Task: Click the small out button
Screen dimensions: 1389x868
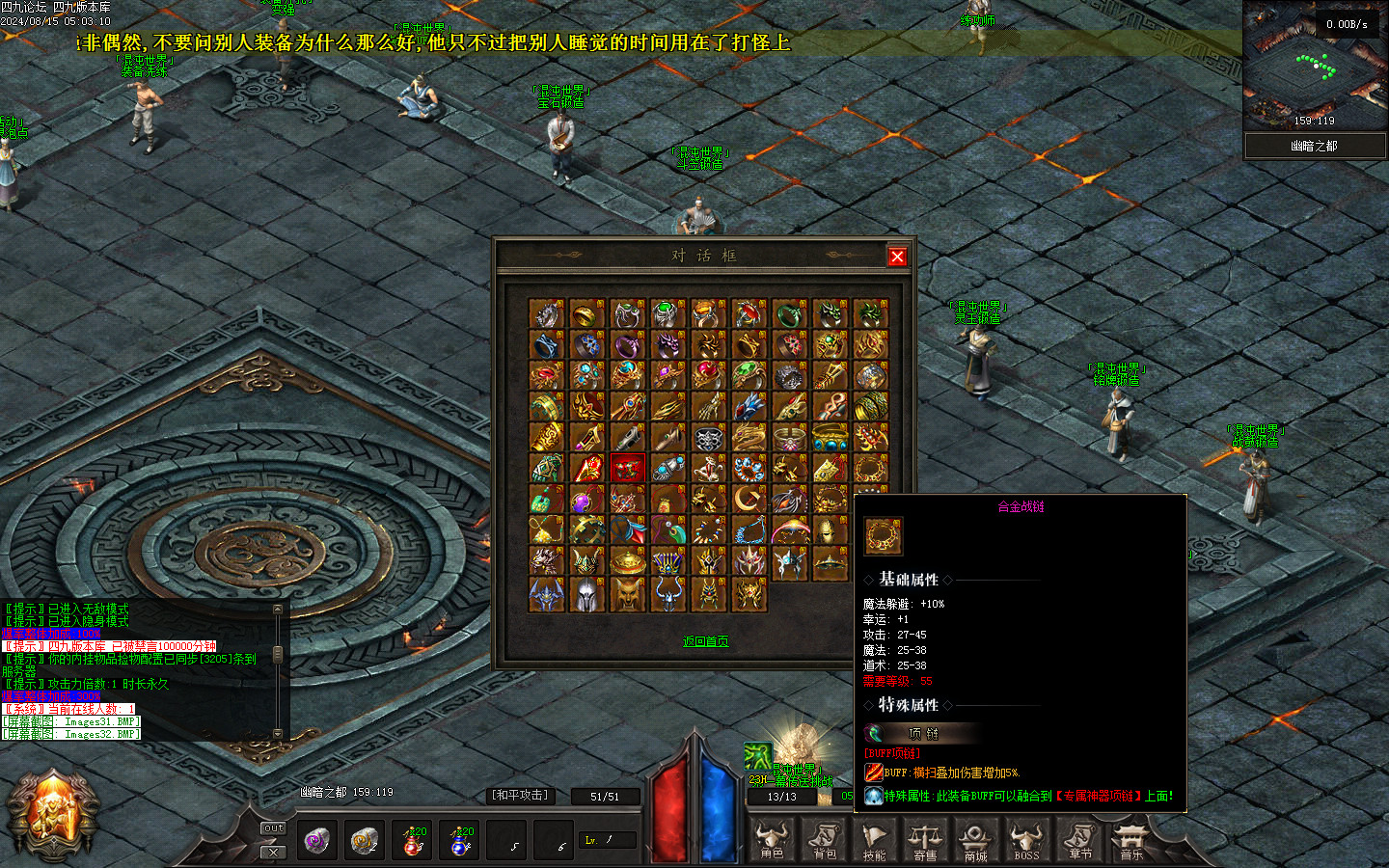Action: tap(274, 828)
